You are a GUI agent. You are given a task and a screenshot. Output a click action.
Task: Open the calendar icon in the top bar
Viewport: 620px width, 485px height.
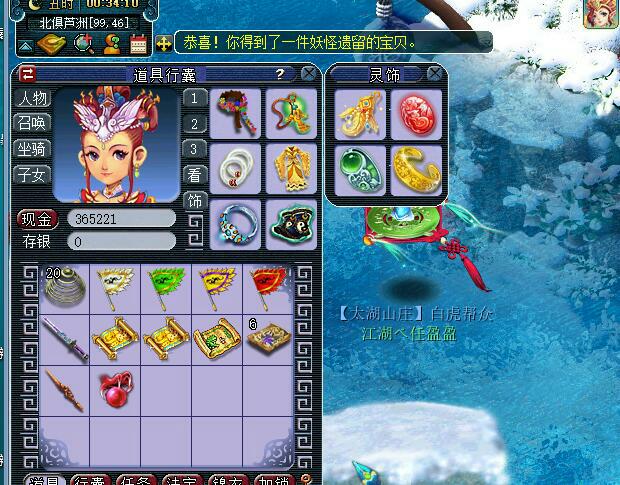coord(138,43)
